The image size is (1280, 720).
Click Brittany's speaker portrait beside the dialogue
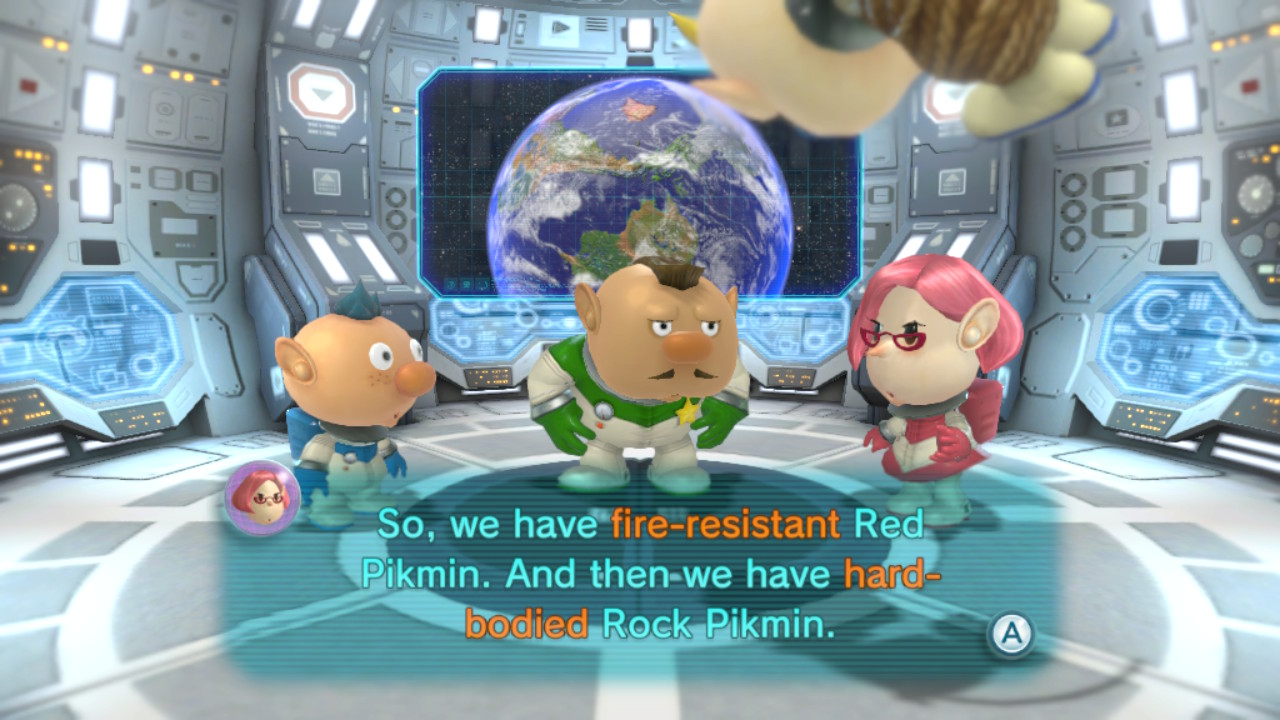coord(263,497)
